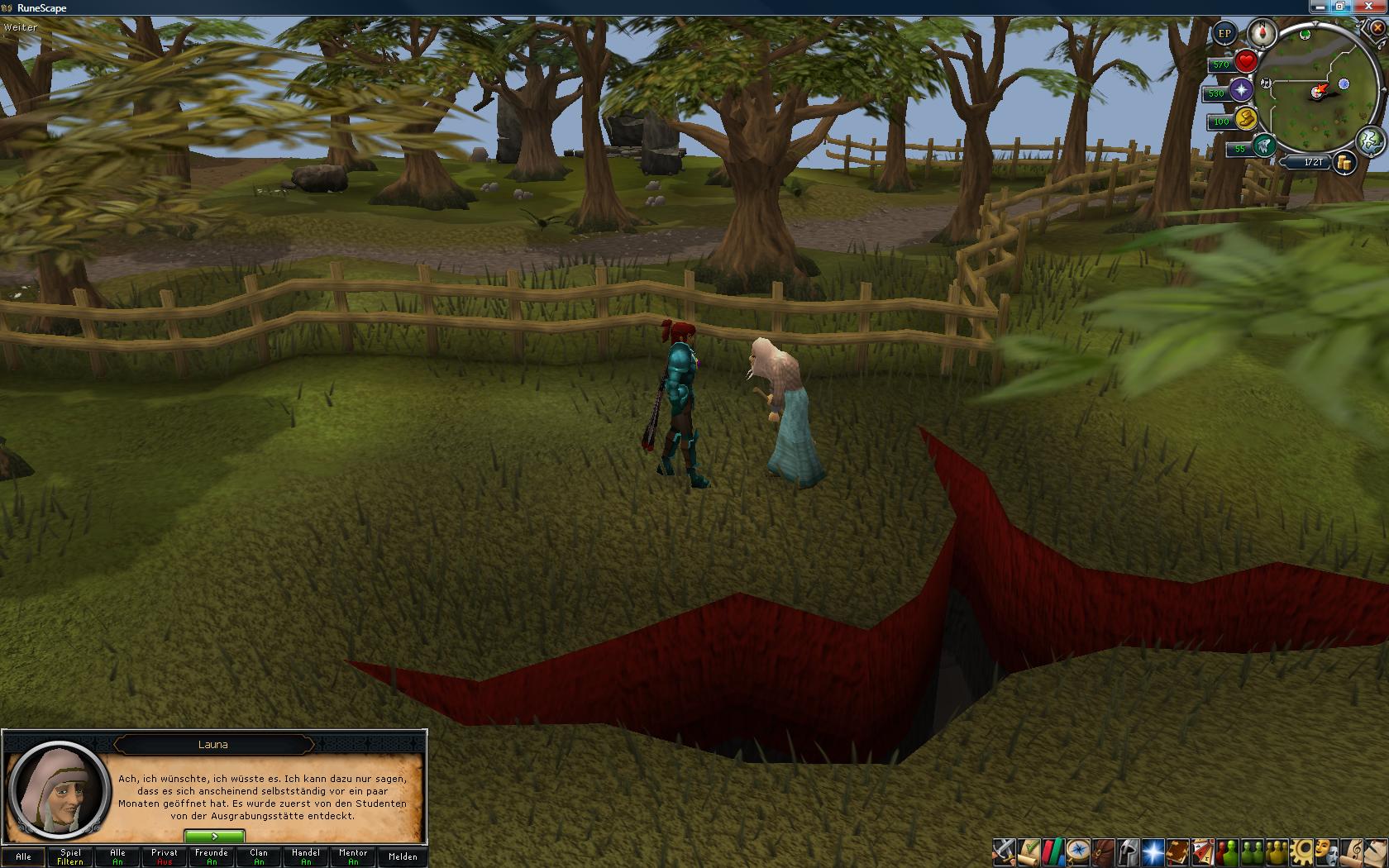Toggle the Clan chat filter

259,856
